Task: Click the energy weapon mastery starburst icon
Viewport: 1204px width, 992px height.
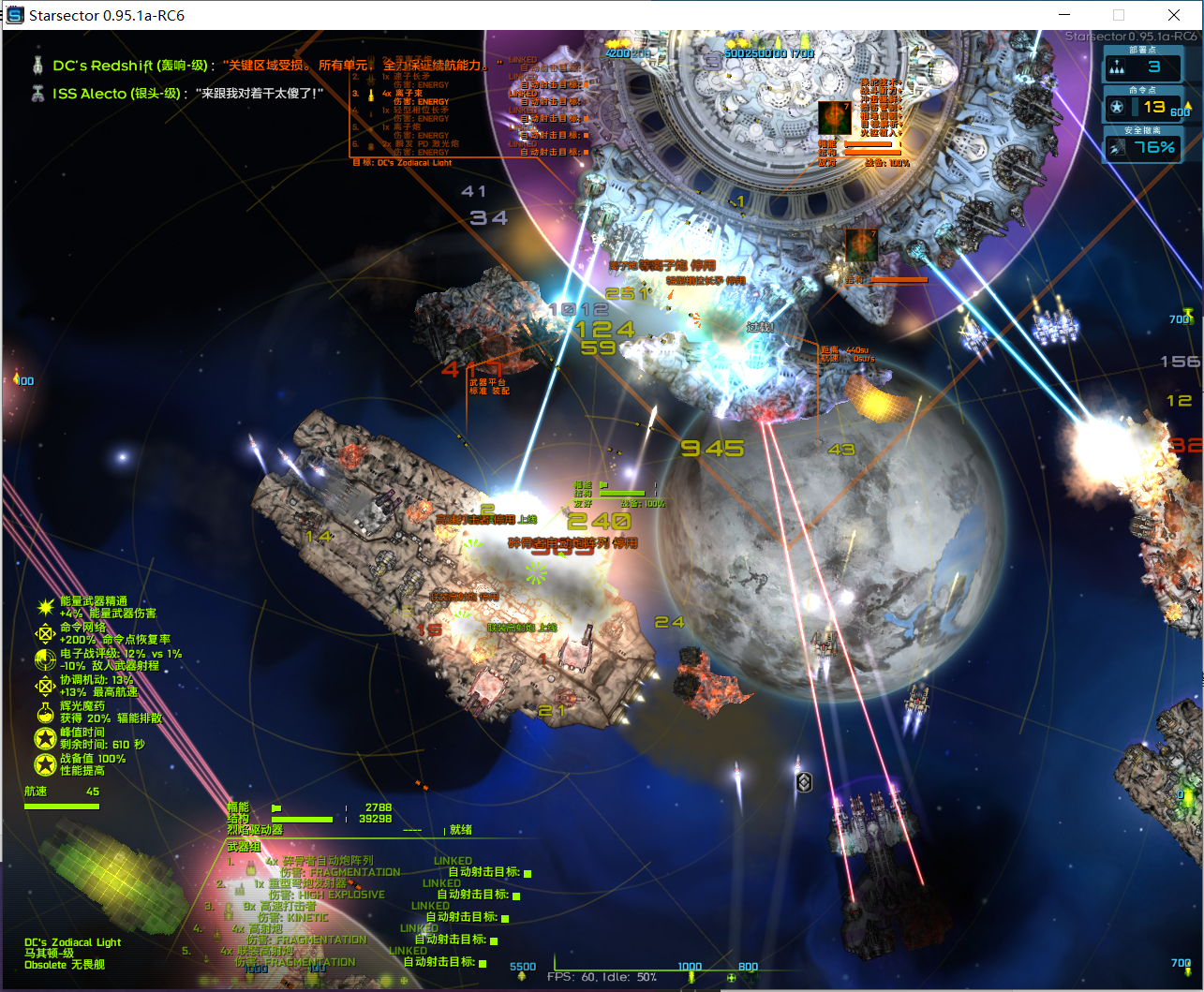Action: (x=44, y=607)
